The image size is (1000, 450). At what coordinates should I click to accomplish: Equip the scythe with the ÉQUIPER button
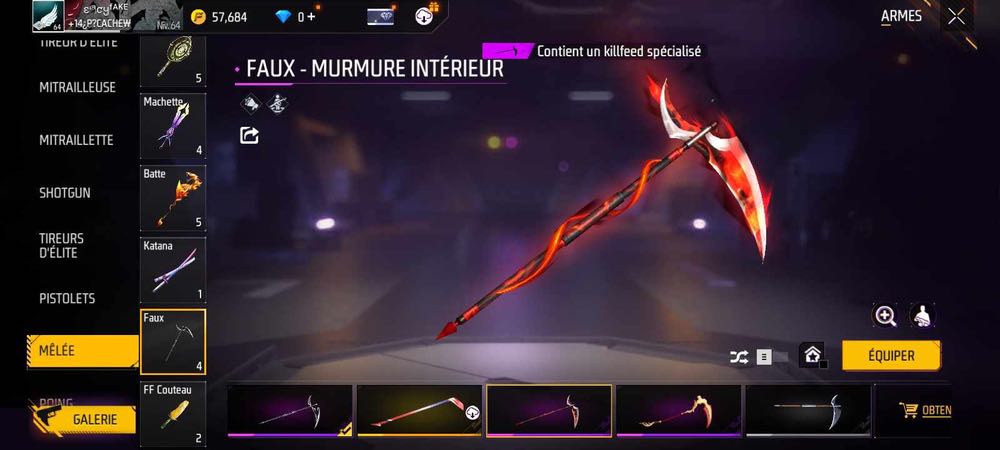(x=891, y=355)
